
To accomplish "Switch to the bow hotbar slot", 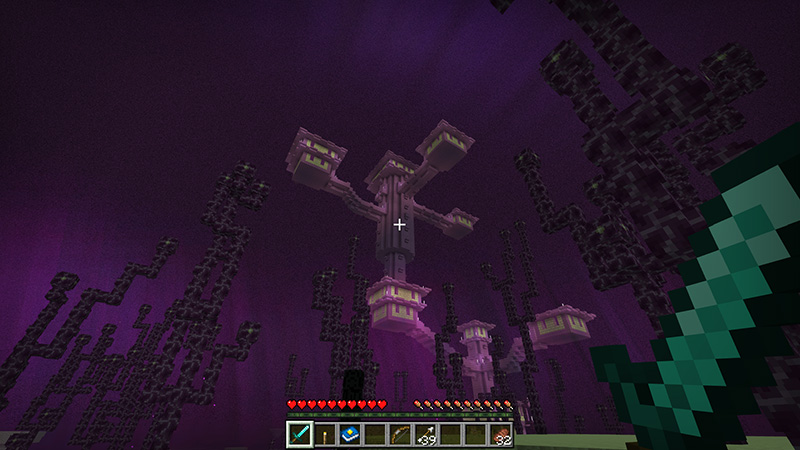I will 400,434.
